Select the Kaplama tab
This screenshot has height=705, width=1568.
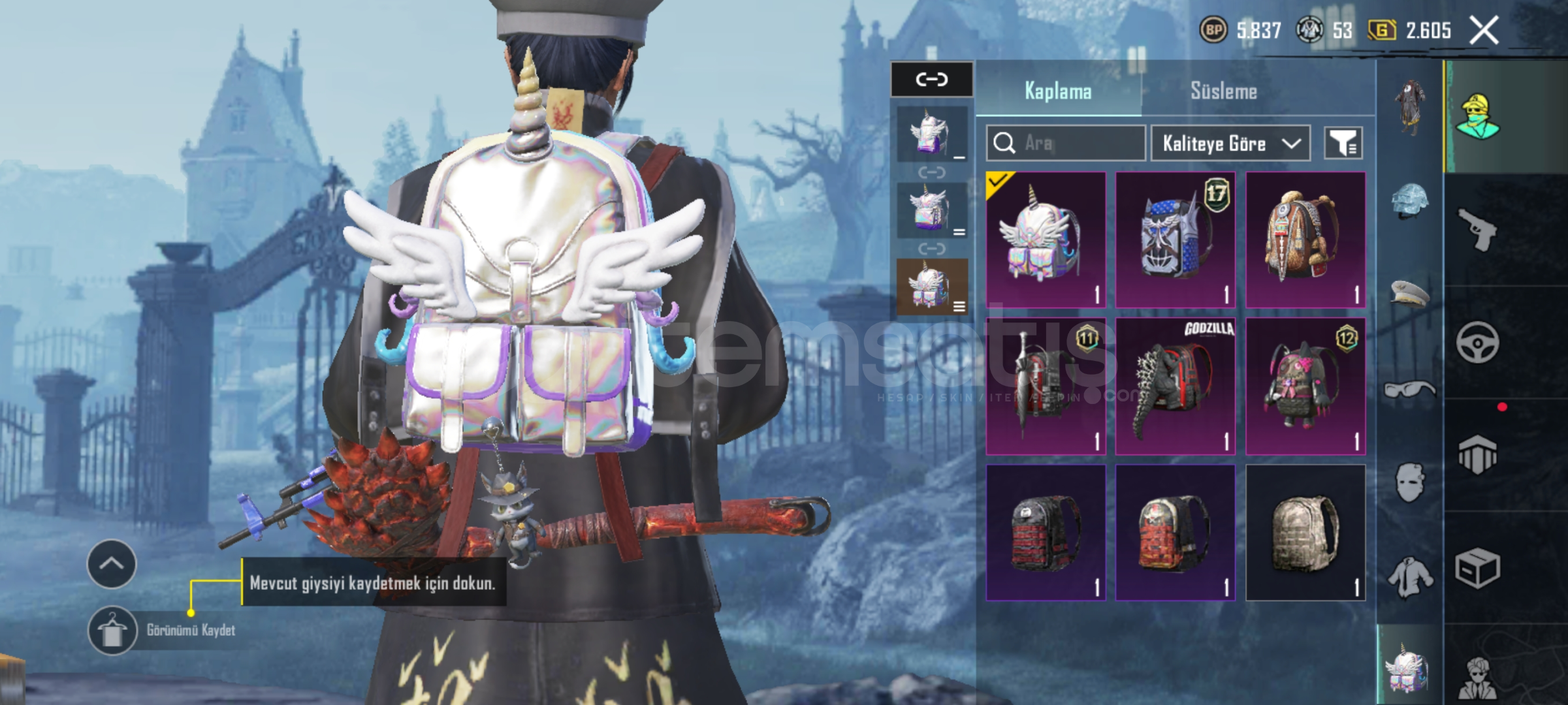tap(1058, 91)
